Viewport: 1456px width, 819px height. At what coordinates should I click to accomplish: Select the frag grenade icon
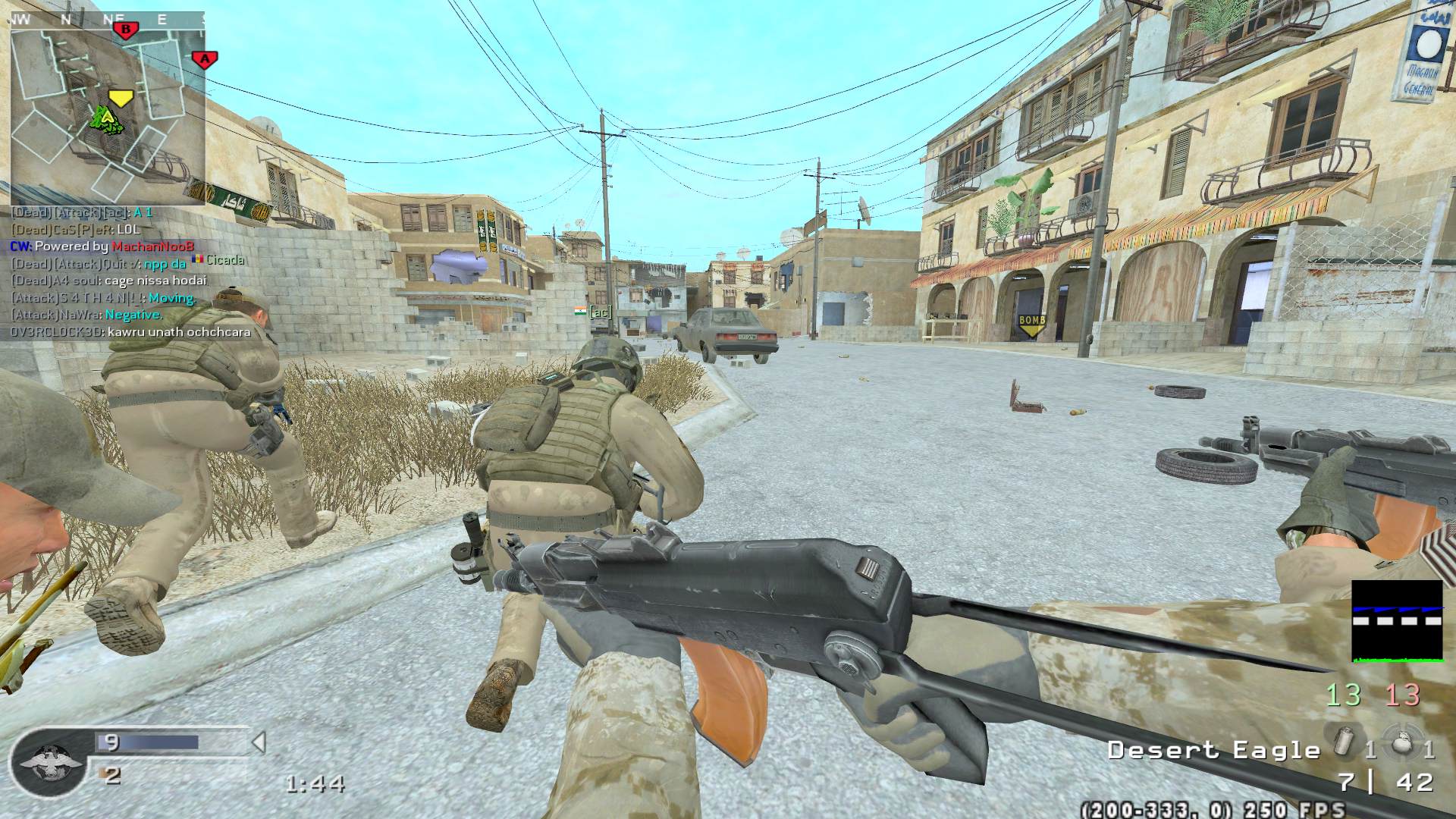[1398, 743]
